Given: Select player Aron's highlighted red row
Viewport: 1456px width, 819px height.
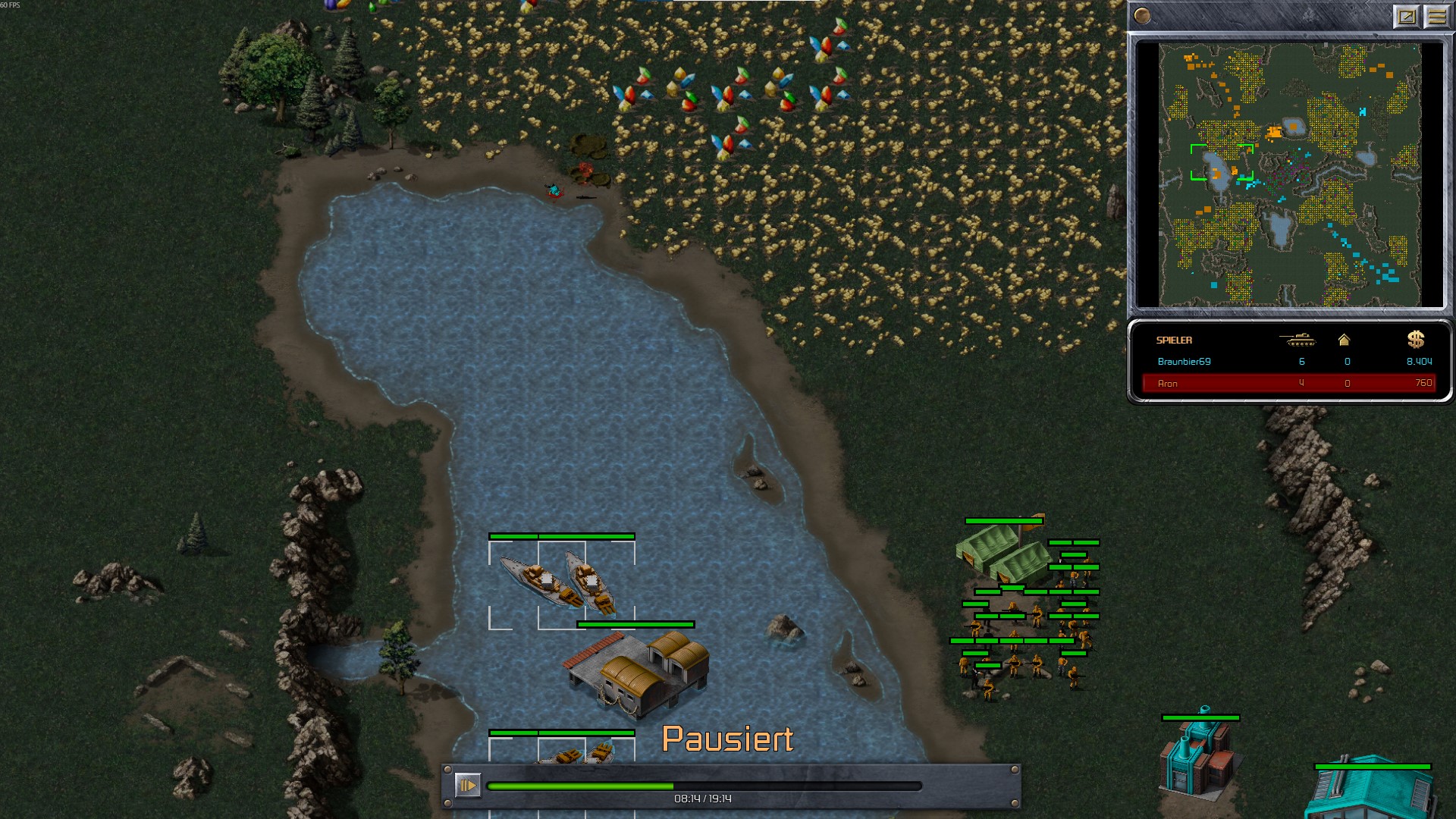Looking at the screenshot, I should pos(1288,383).
